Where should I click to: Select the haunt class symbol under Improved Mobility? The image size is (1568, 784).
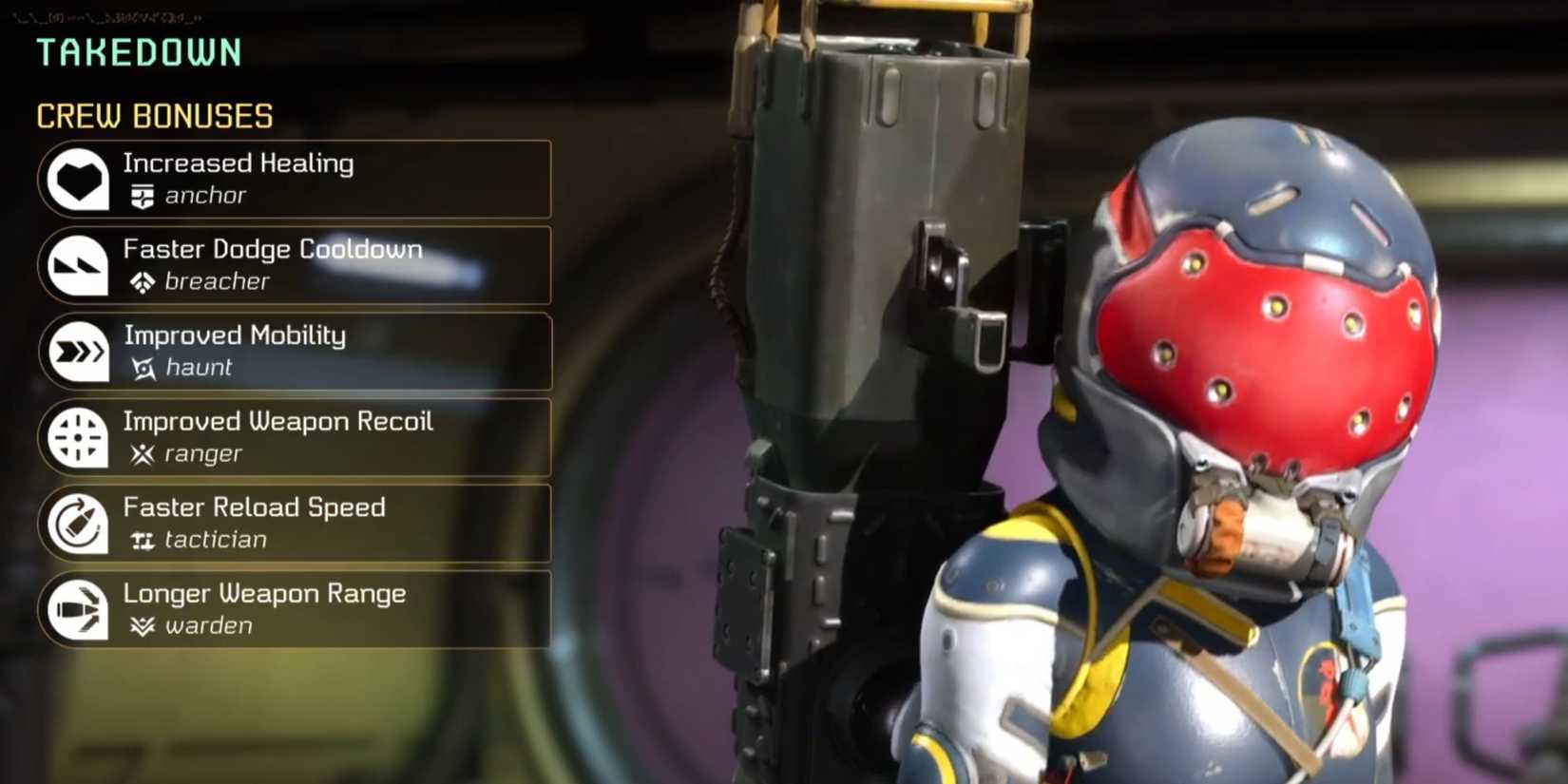click(143, 369)
